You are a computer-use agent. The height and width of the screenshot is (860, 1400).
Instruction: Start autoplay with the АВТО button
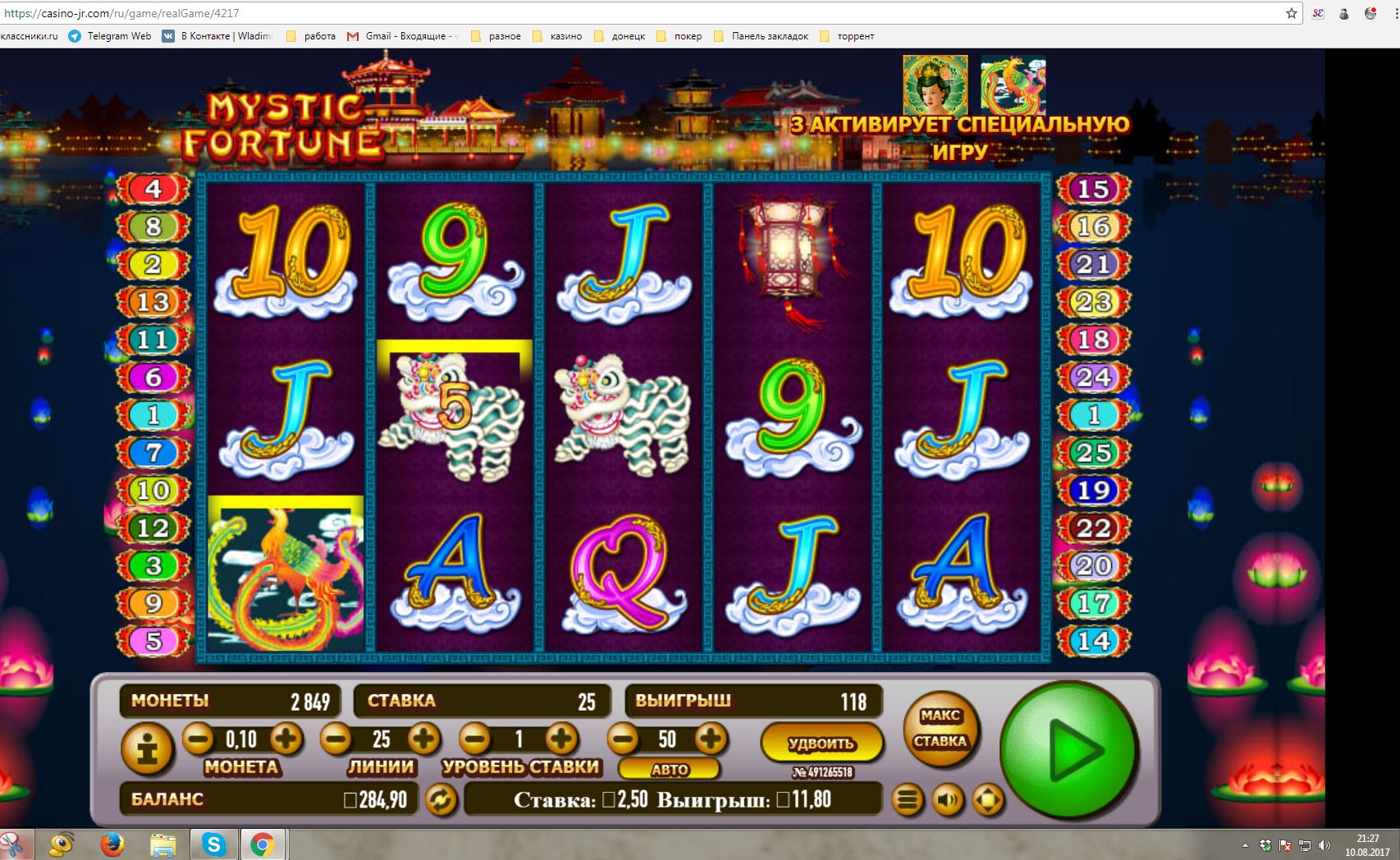pos(669,770)
